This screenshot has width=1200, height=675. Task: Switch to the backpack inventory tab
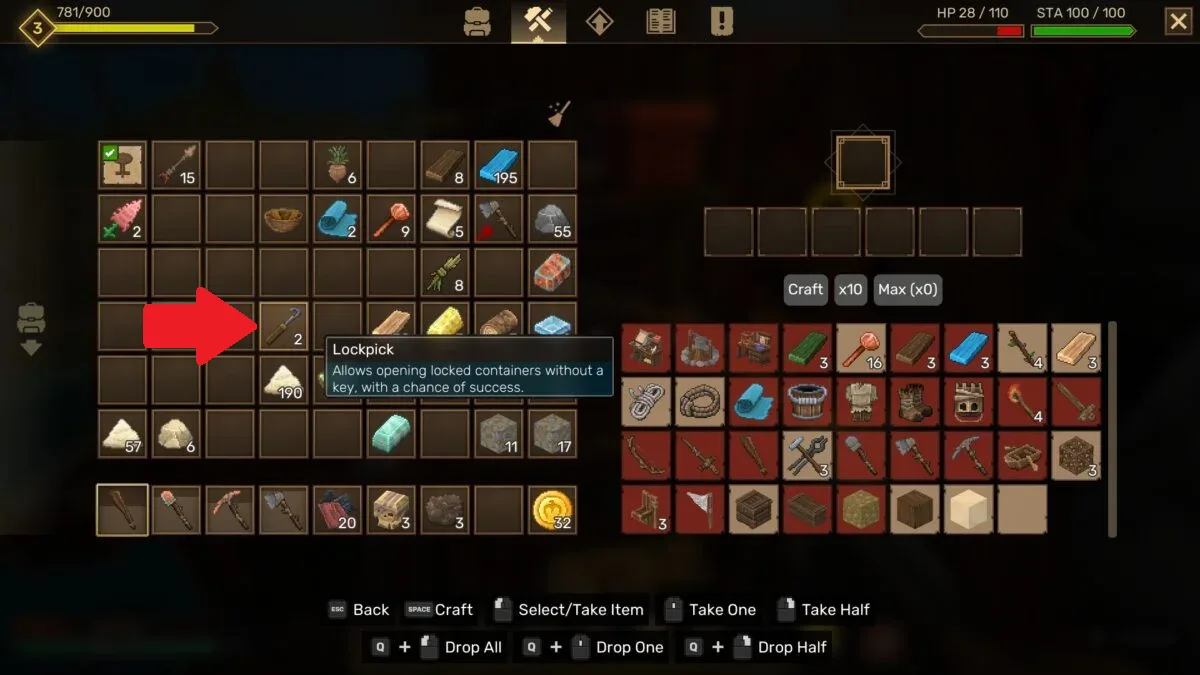click(477, 21)
